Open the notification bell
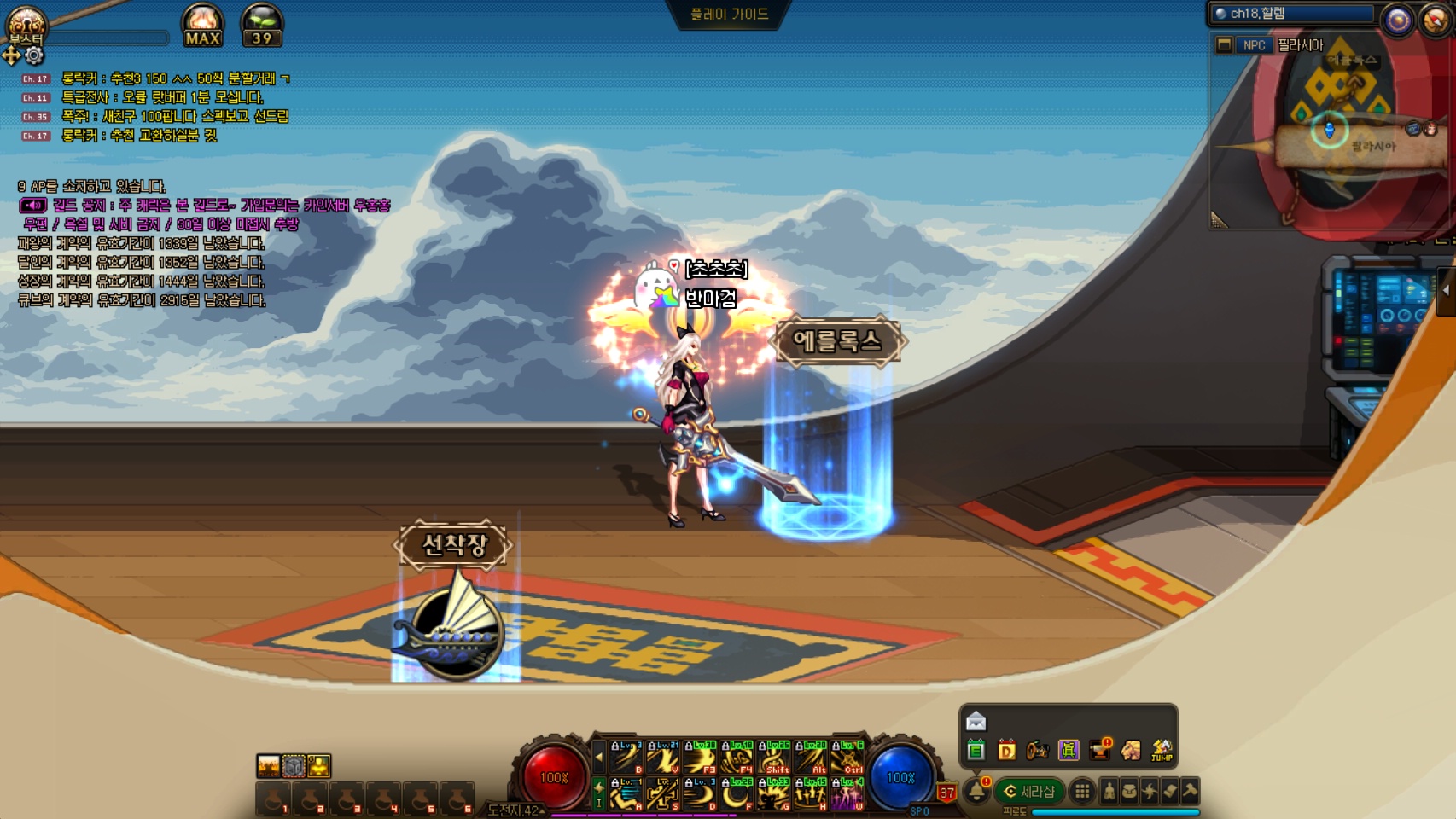Viewport: 1456px width, 819px height. [976, 792]
